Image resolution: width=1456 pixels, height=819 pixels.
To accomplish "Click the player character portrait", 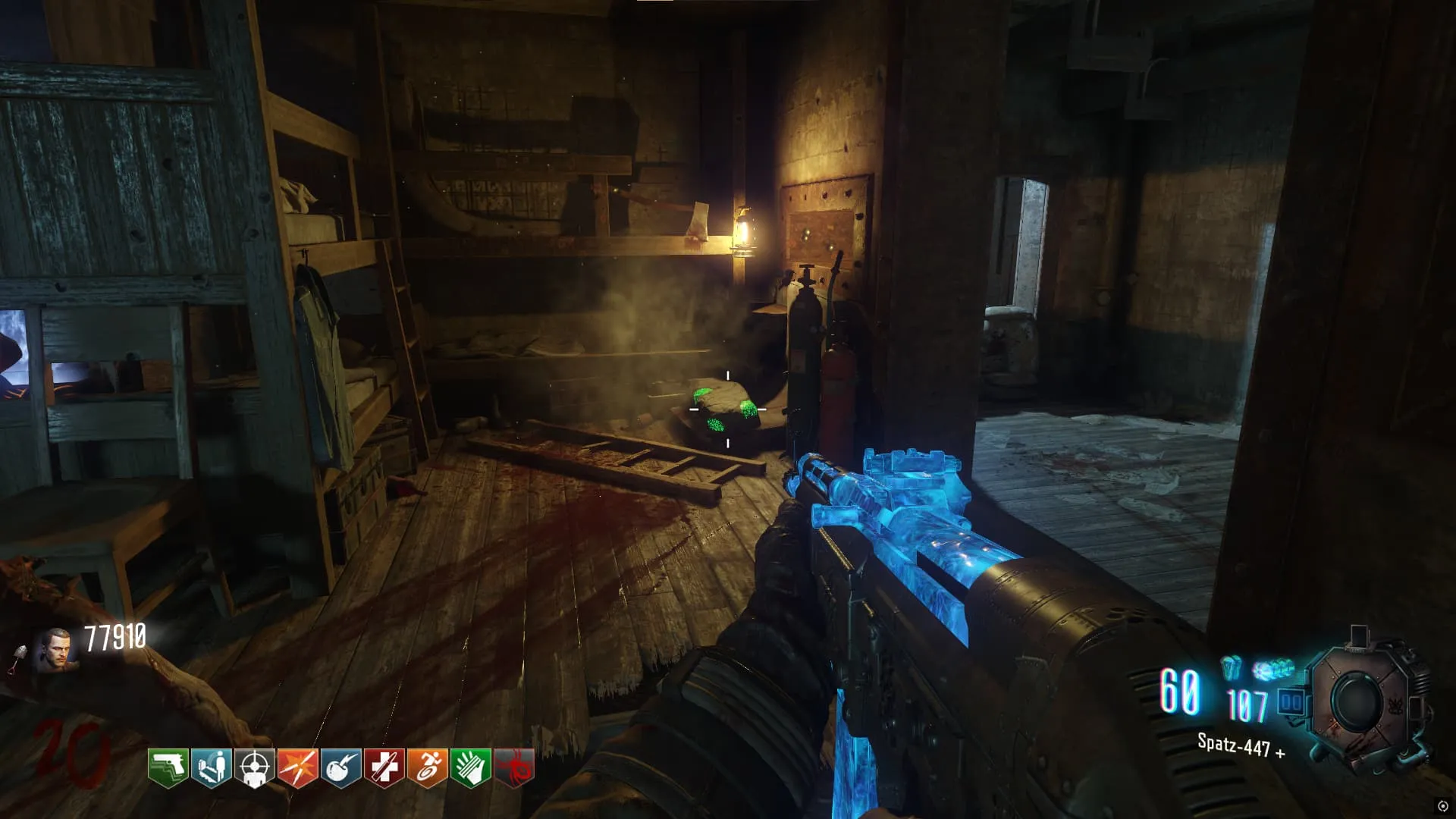I will pyautogui.click(x=55, y=650).
